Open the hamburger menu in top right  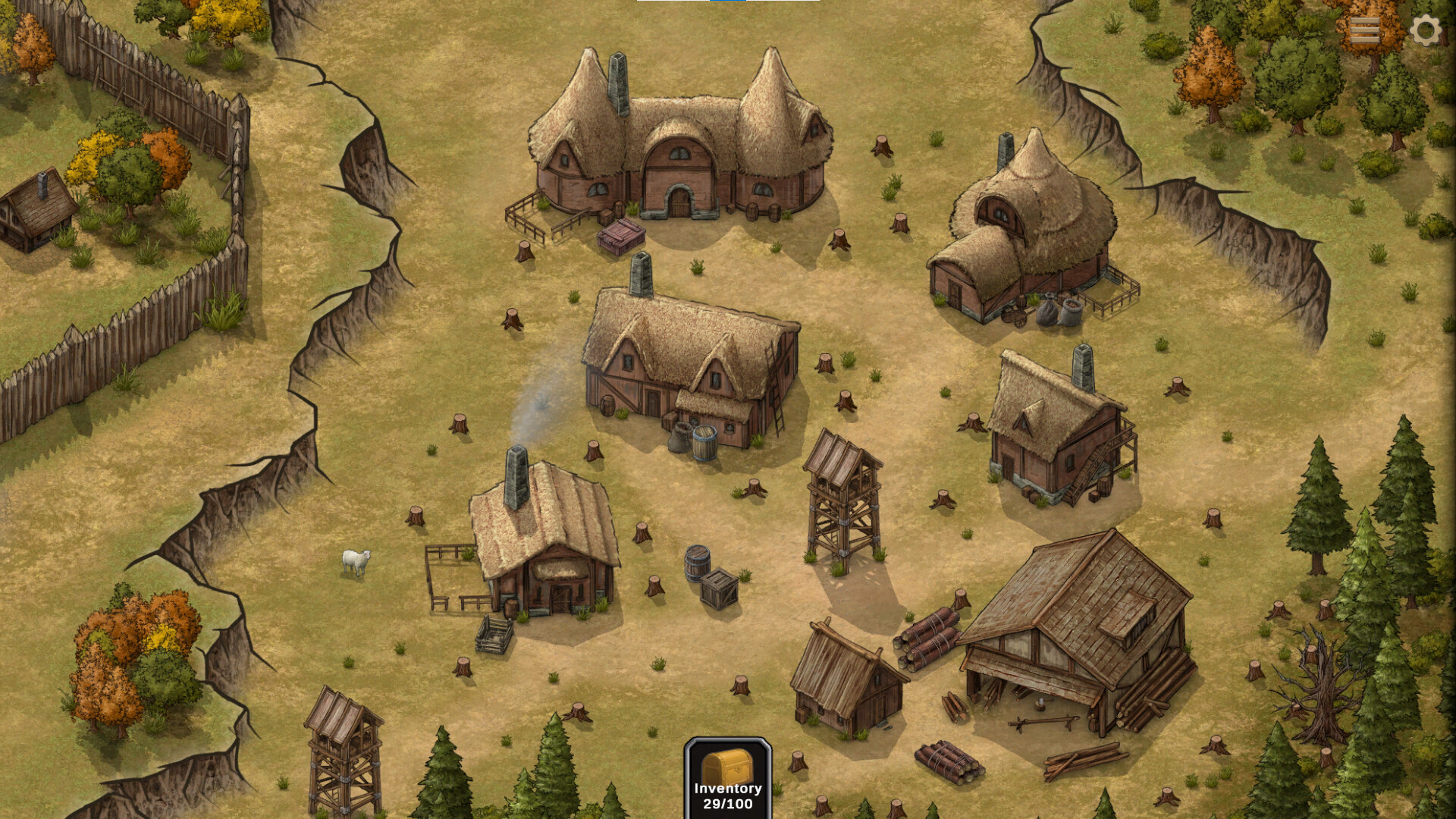(1367, 30)
